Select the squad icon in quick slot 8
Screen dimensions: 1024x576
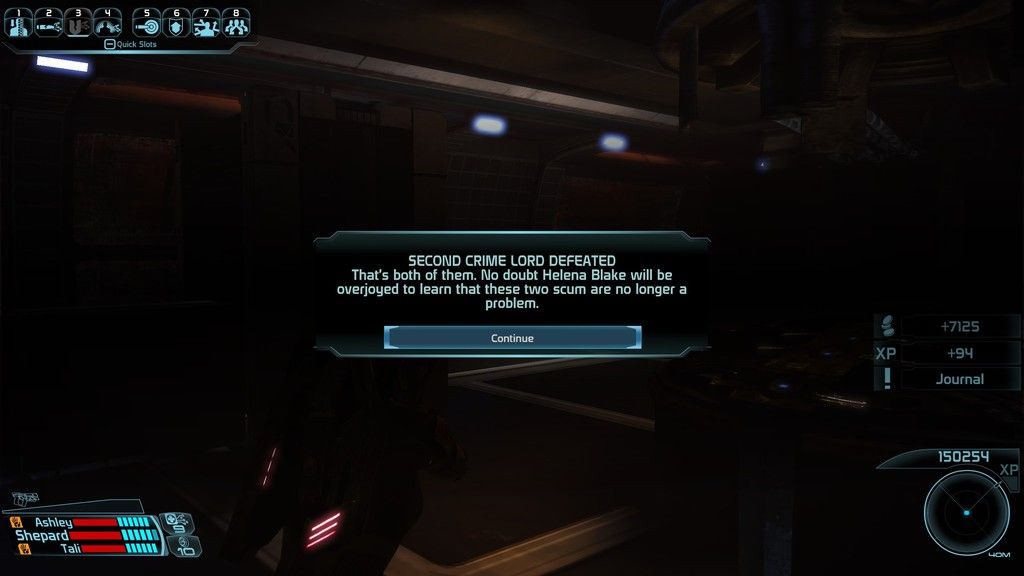(x=235, y=24)
